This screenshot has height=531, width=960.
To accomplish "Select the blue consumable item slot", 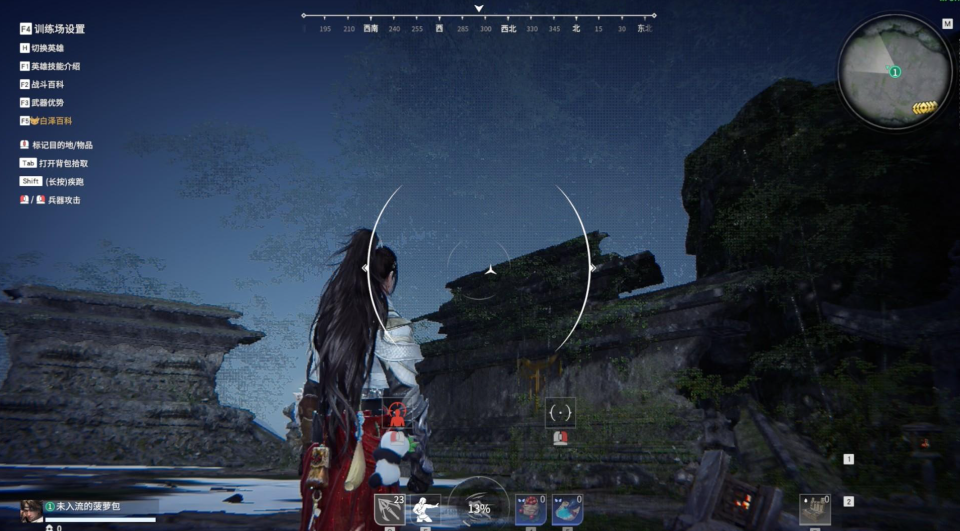I will (x=567, y=509).
